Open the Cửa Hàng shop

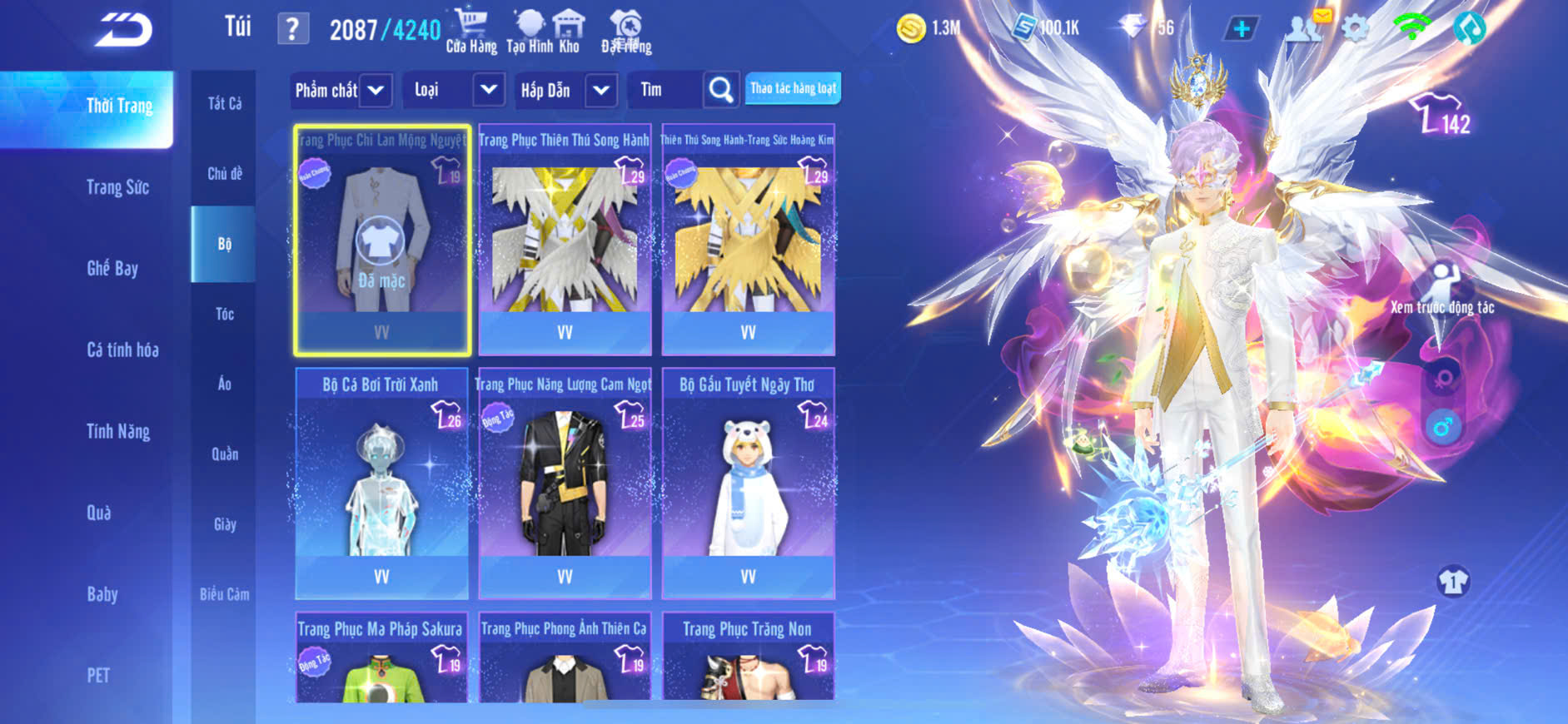coord(471,32)
